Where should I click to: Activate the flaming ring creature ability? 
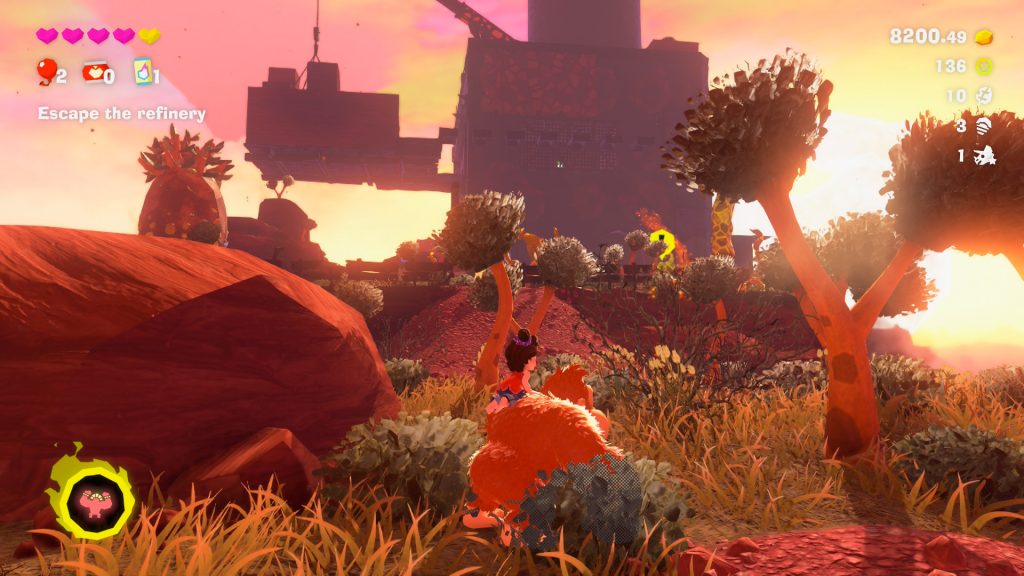pos(90,496)
